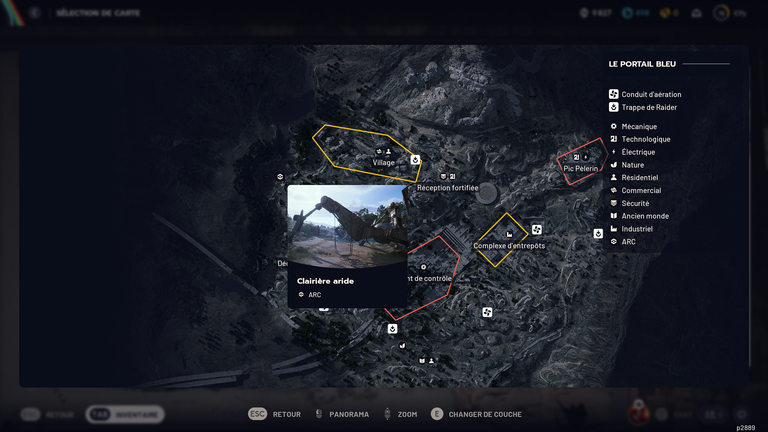Select the Pic Pèlerin map zone
Viewport: 768px width, 432px height.
click(x=580, y=168)
